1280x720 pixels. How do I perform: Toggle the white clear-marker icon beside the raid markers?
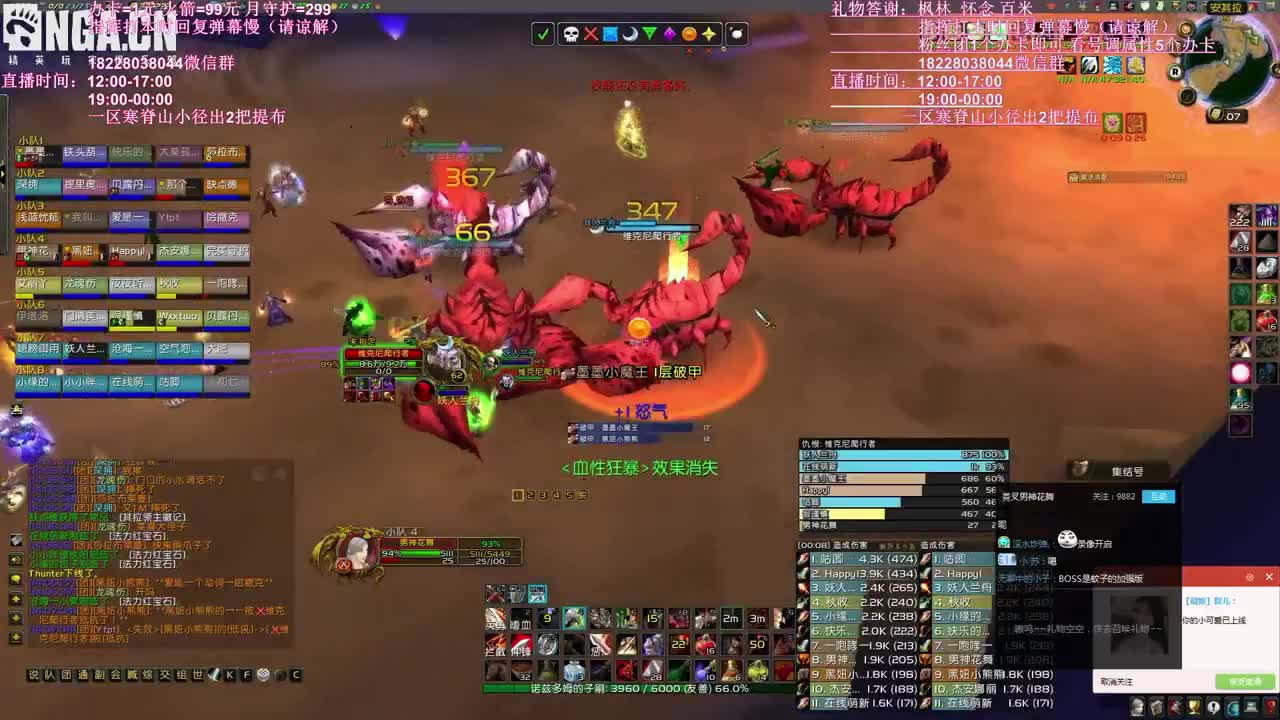739,35
